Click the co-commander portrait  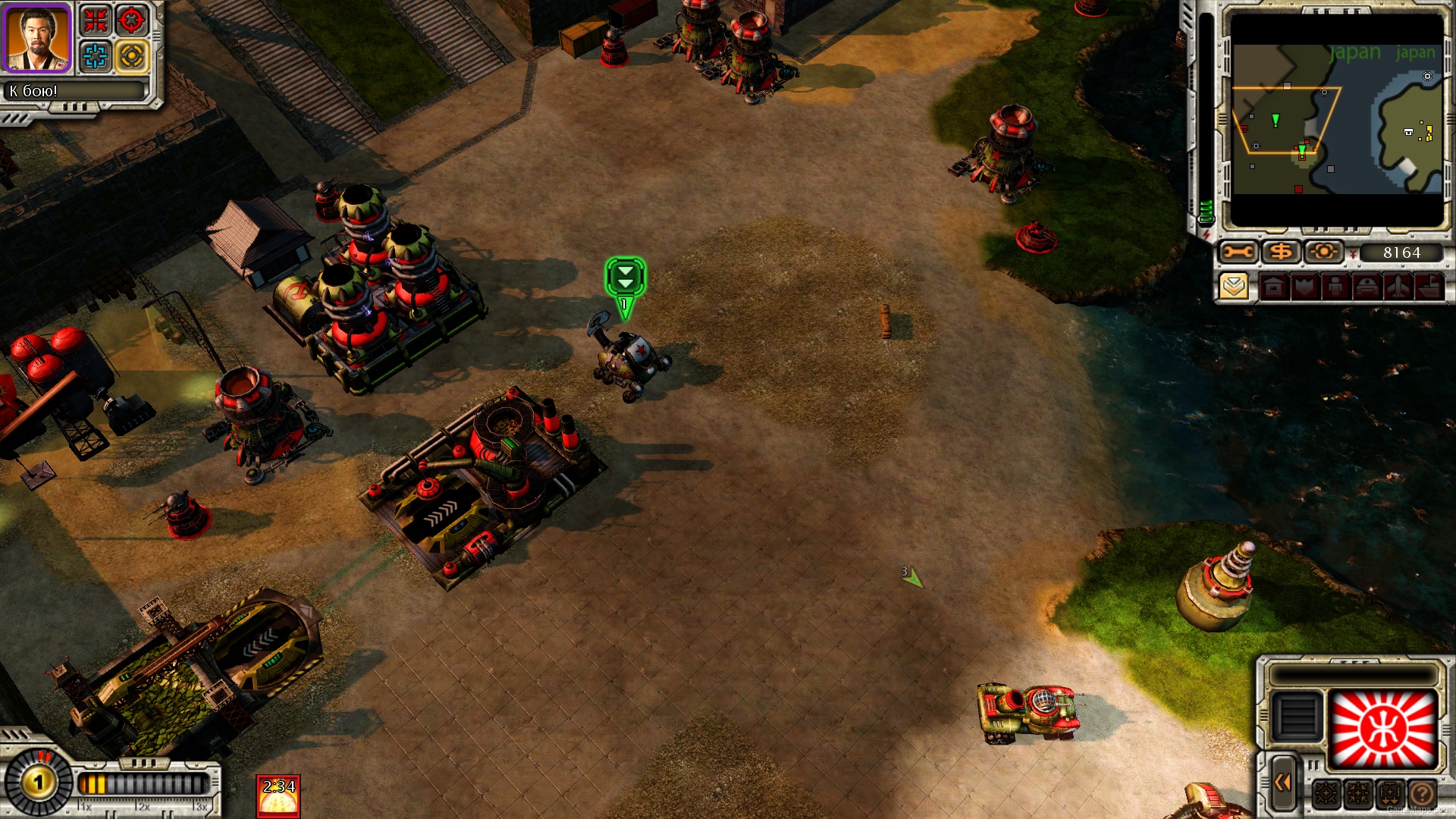click(37, 38)
